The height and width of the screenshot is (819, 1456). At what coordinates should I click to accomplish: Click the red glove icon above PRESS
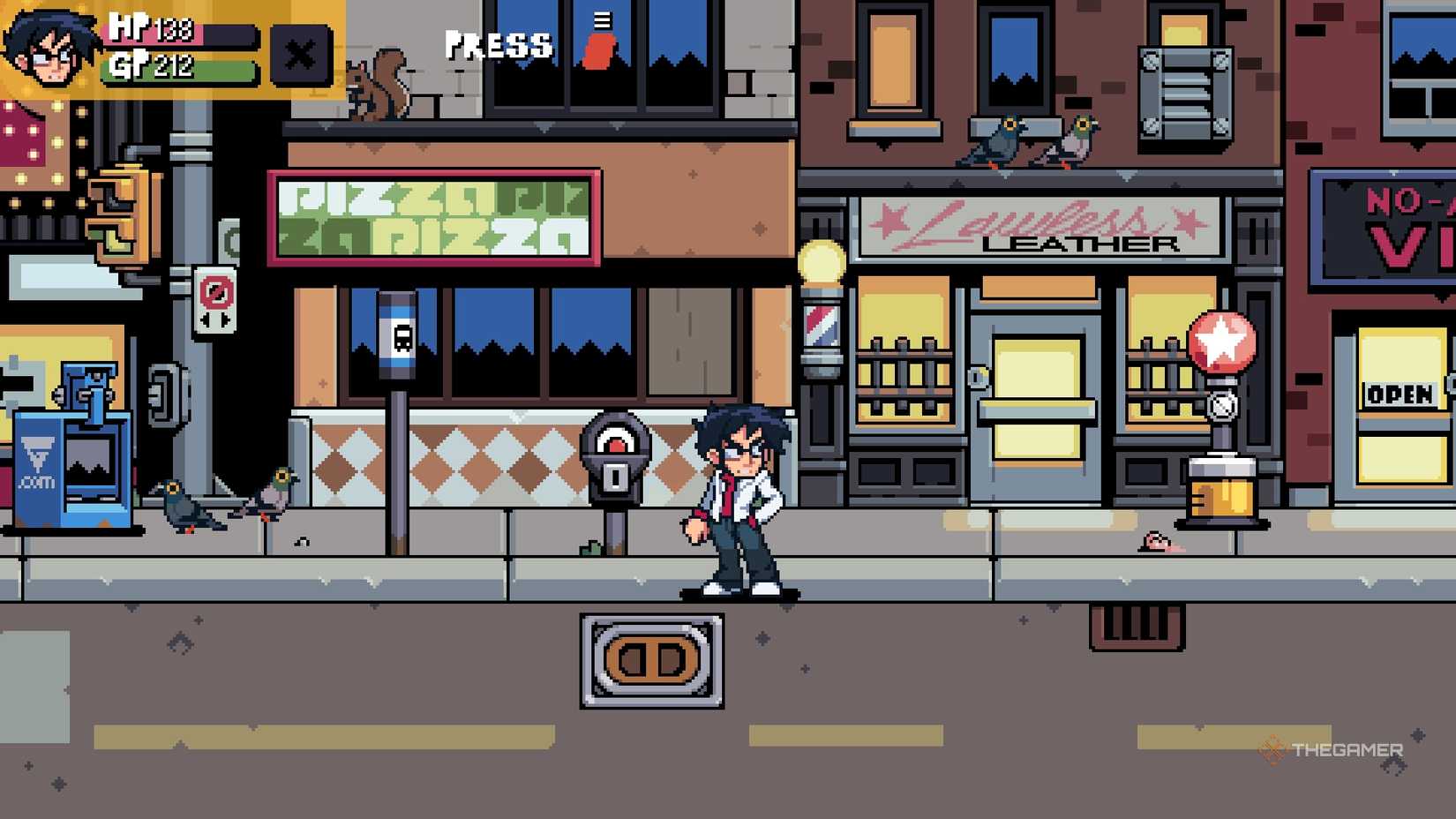pos(597,49)
